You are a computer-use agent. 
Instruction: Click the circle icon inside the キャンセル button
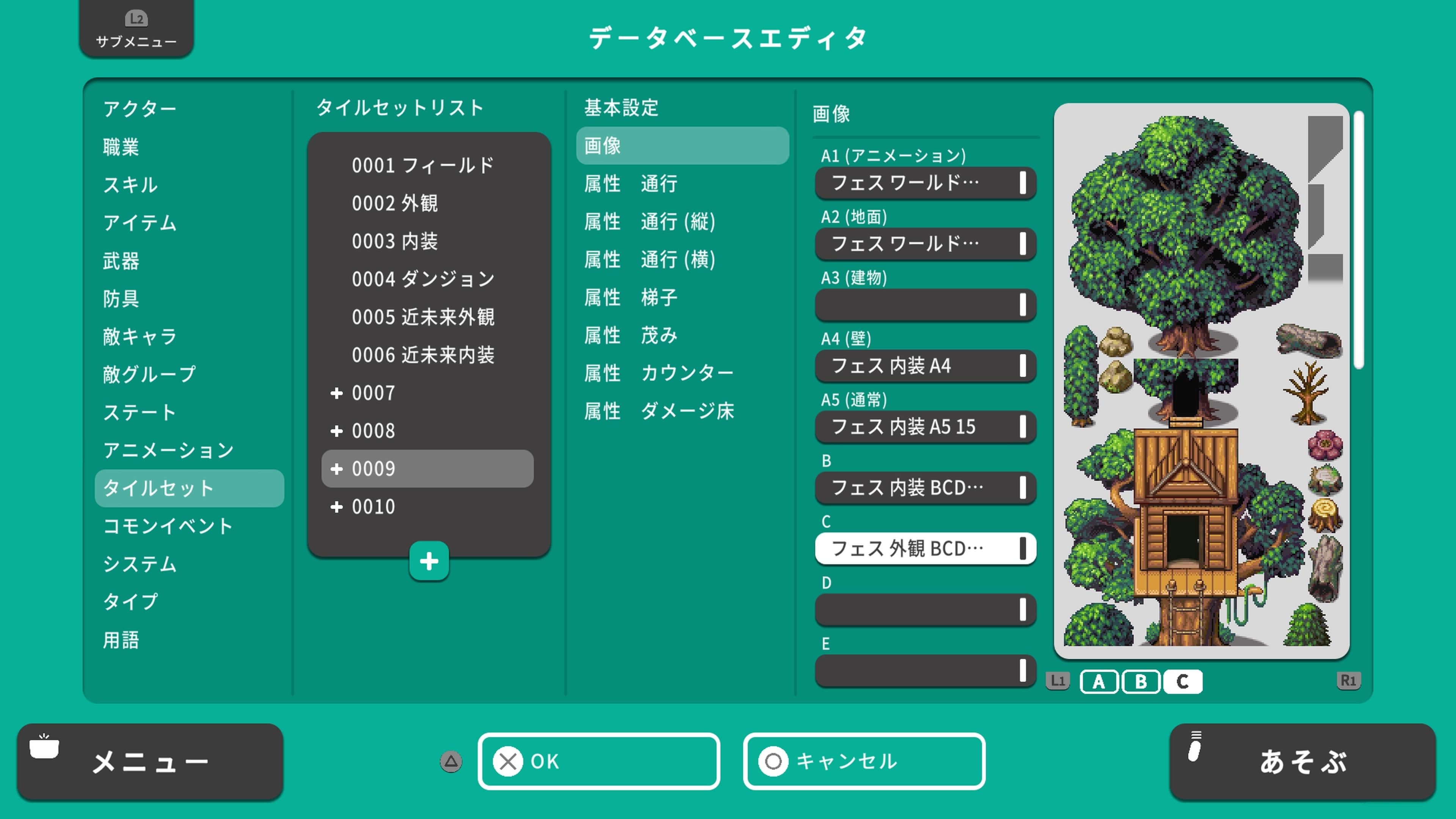pyautogui.click(x=773, y=761)
